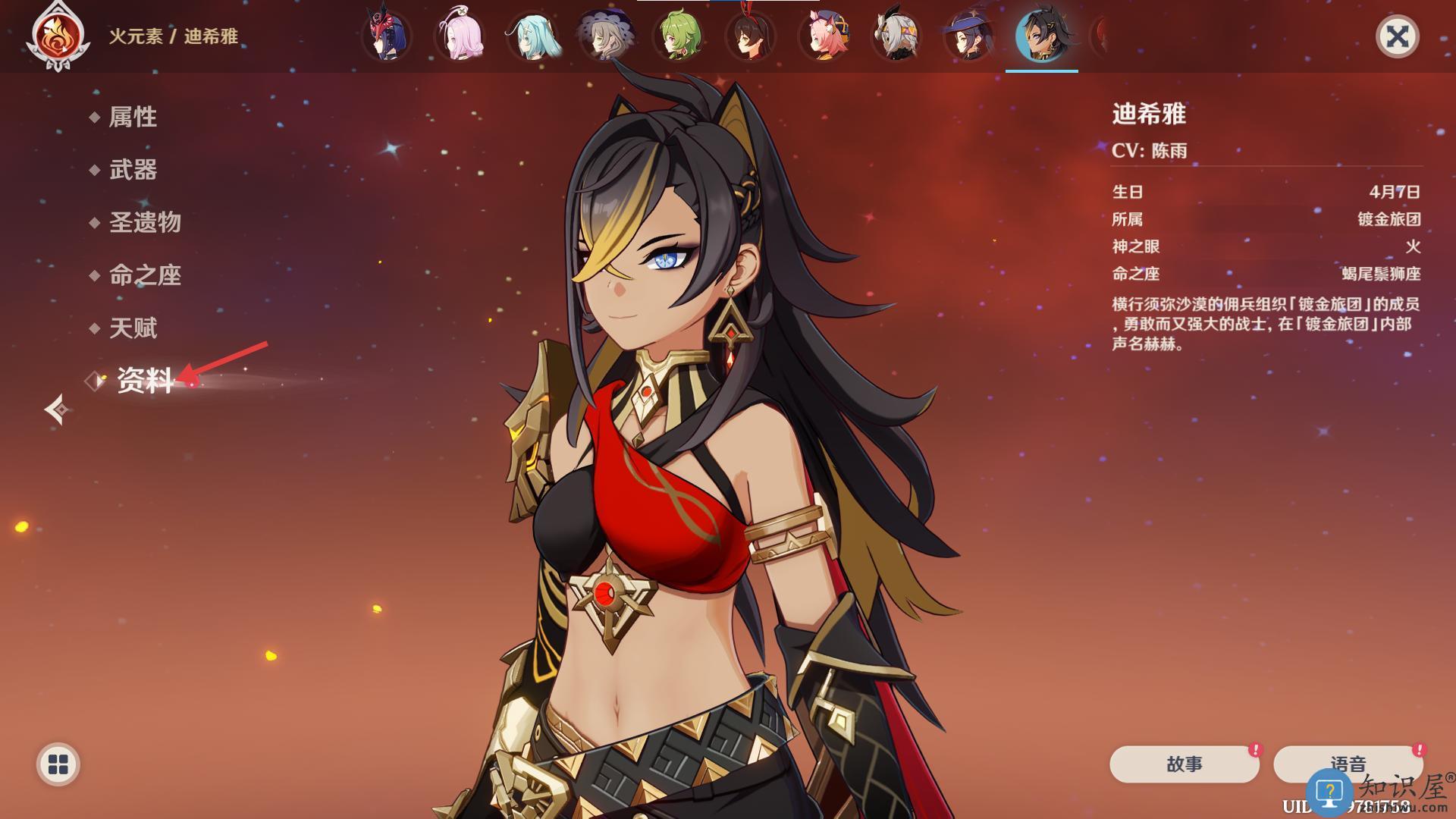The height and width of the screenshot is (819, 1456).
Task: Choose the green-haired character portrait
Action: [x=678, y=36]
